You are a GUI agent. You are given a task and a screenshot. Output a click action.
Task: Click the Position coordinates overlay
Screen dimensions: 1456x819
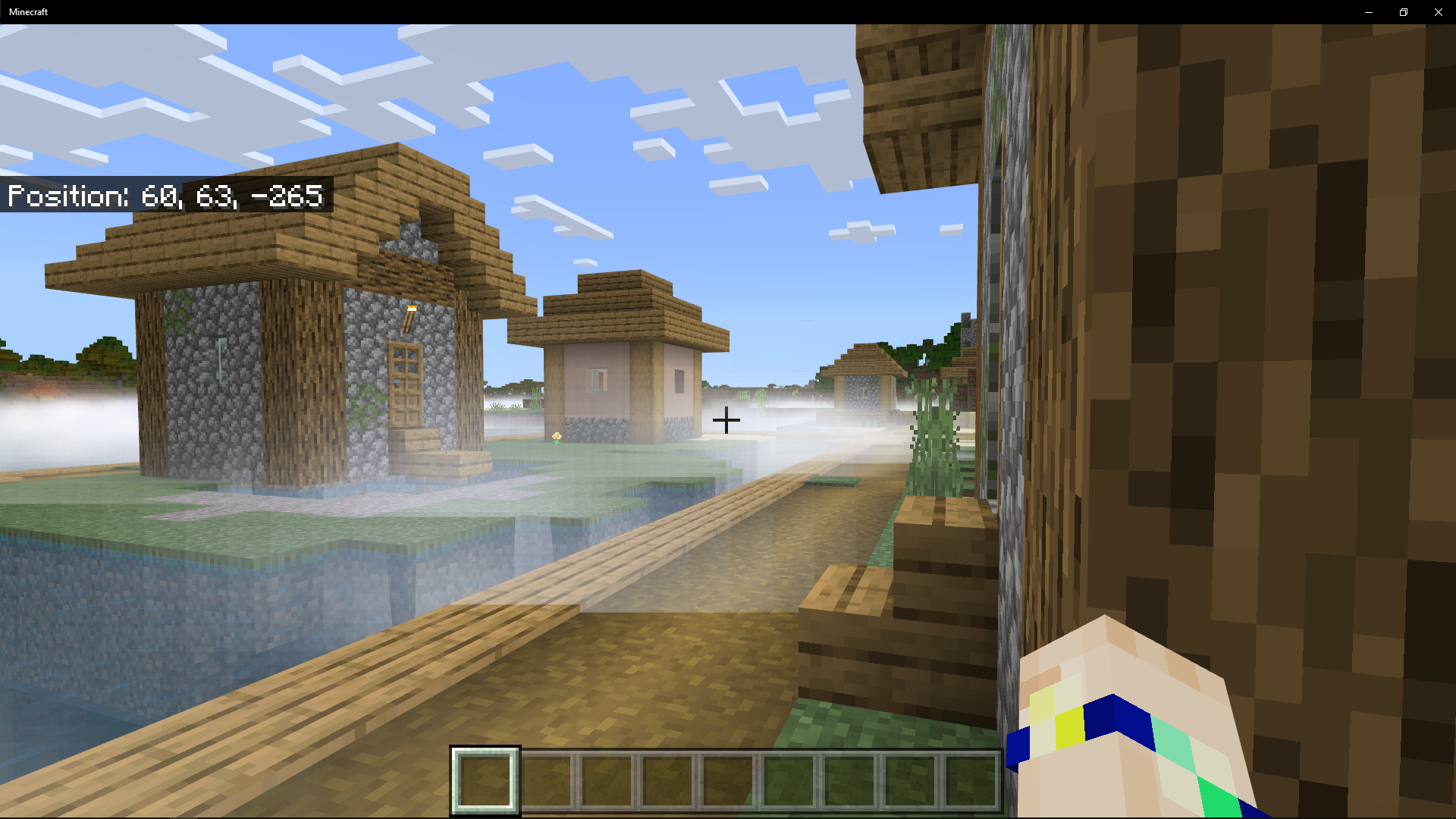click(x=165, y=196)
